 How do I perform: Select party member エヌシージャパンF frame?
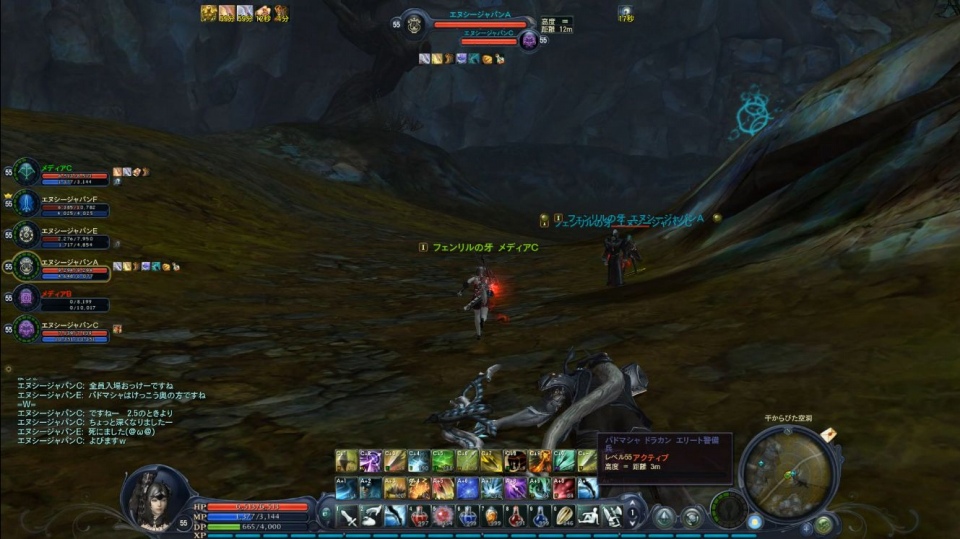pyautogui.click(x=28, y=203)
